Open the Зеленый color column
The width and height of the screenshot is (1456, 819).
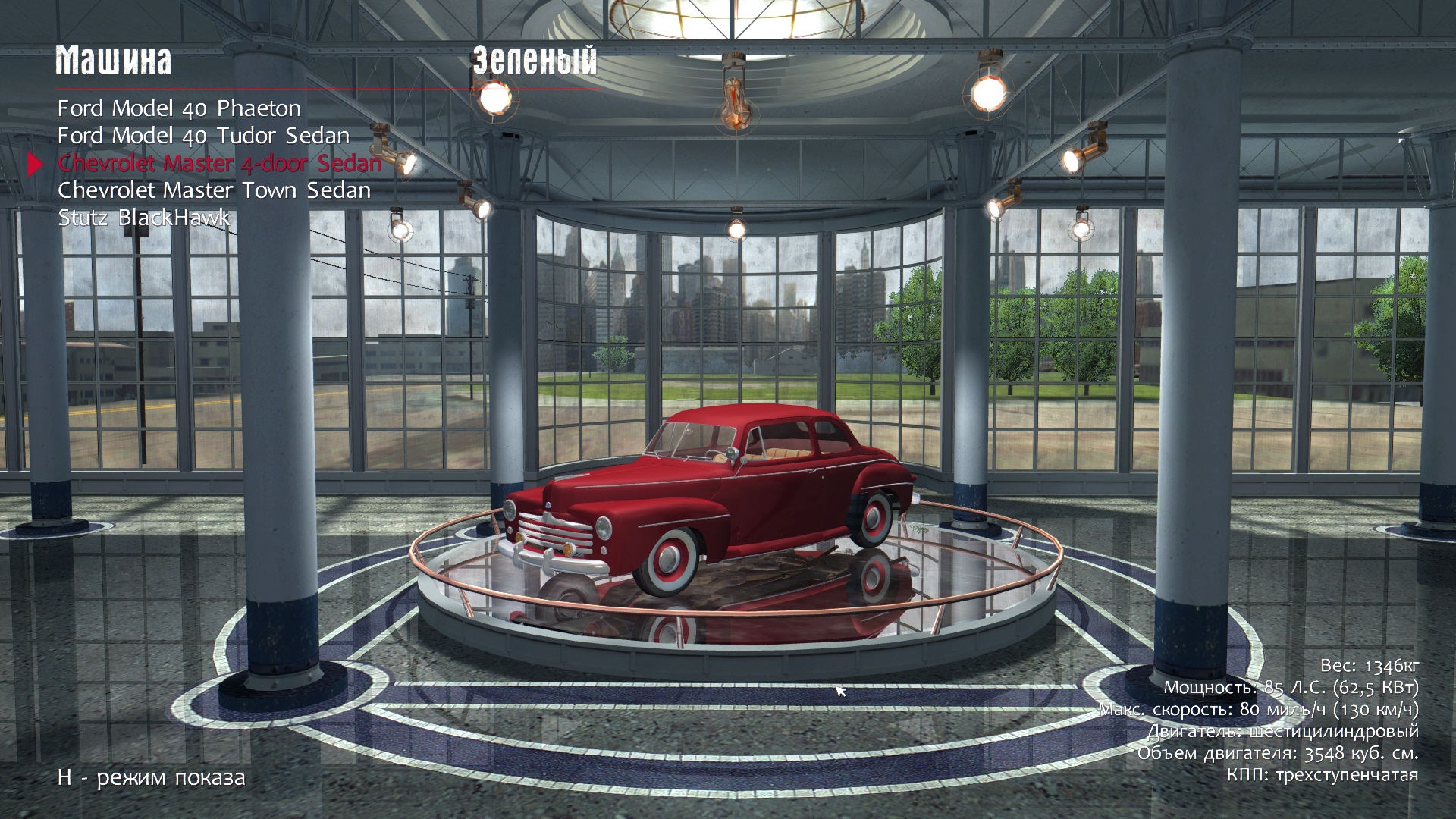(535, 61)
